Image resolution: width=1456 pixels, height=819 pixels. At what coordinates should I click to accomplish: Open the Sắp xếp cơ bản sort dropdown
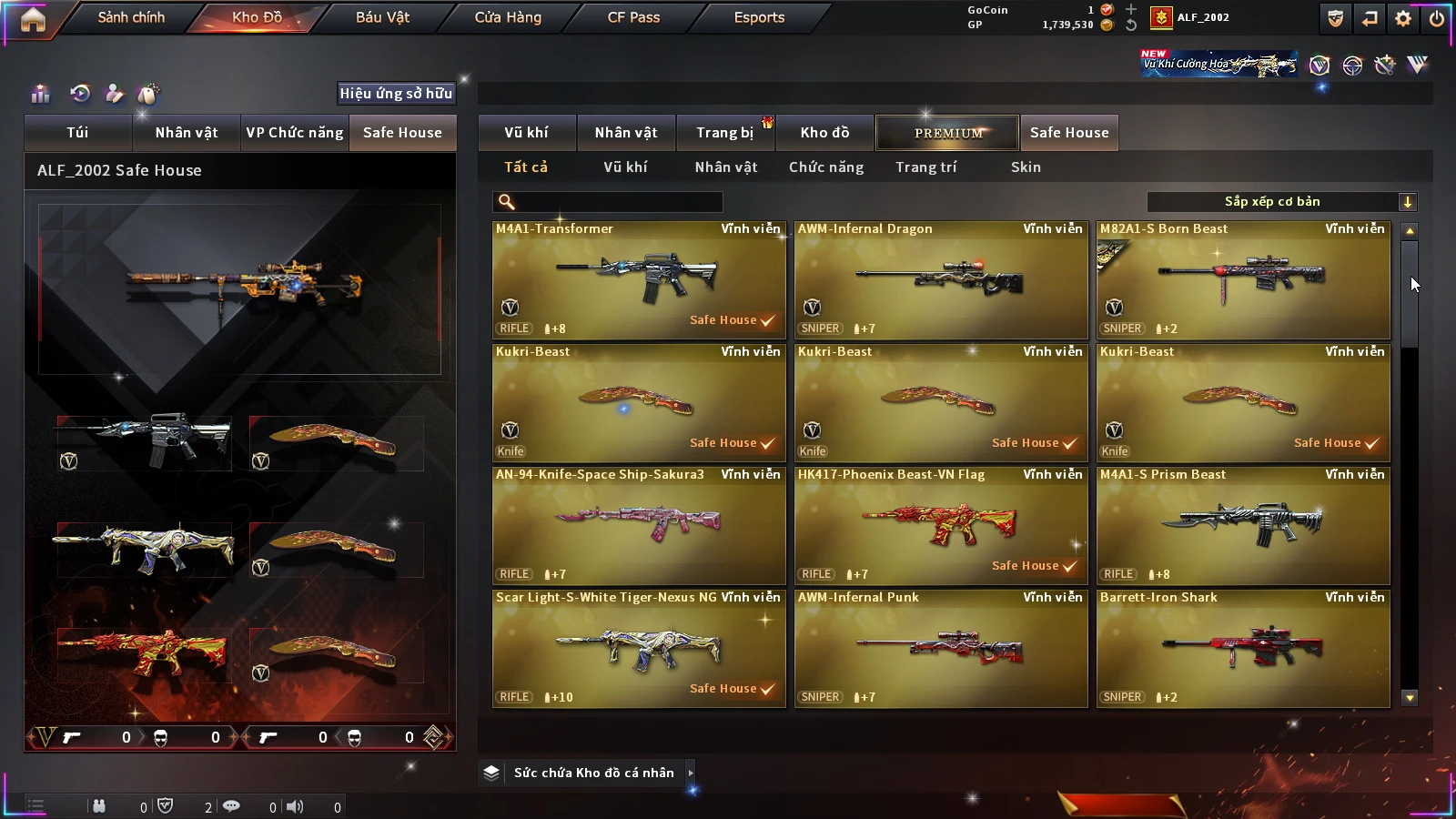pos(1281,202)
